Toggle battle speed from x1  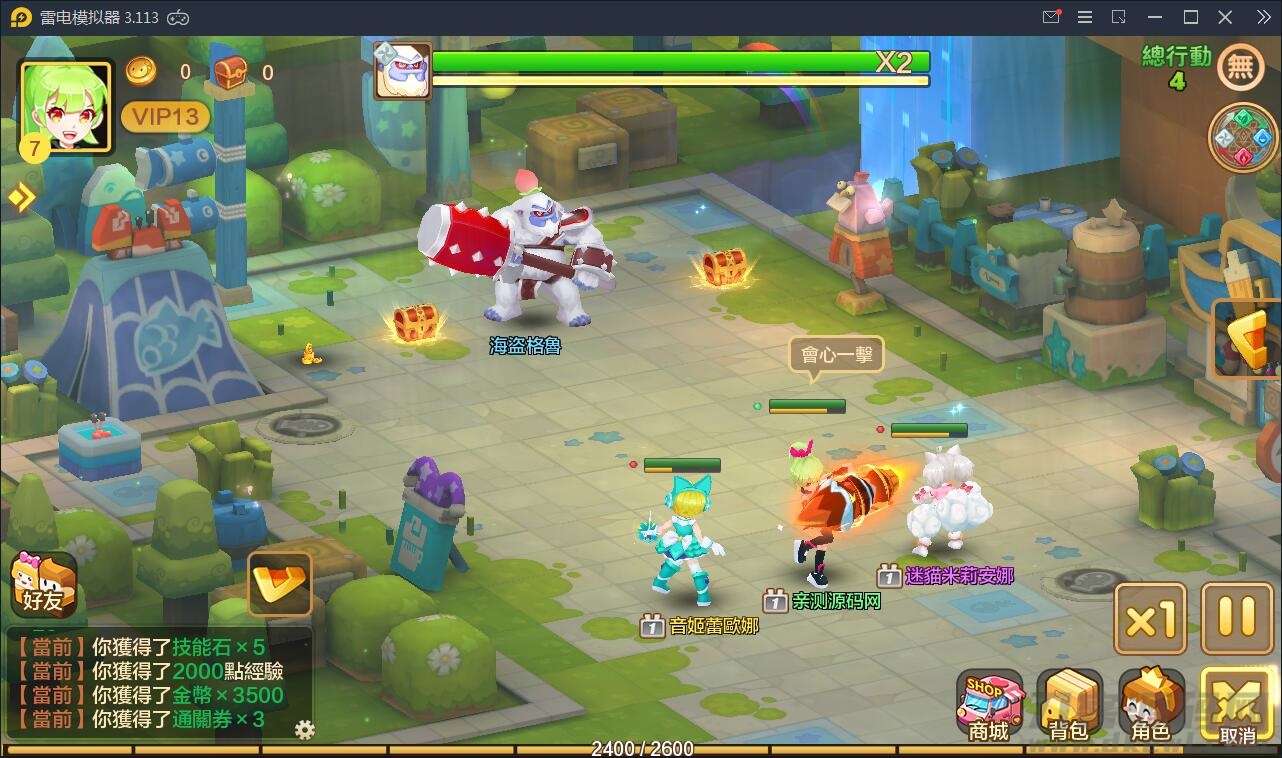tap(1149, 619)
